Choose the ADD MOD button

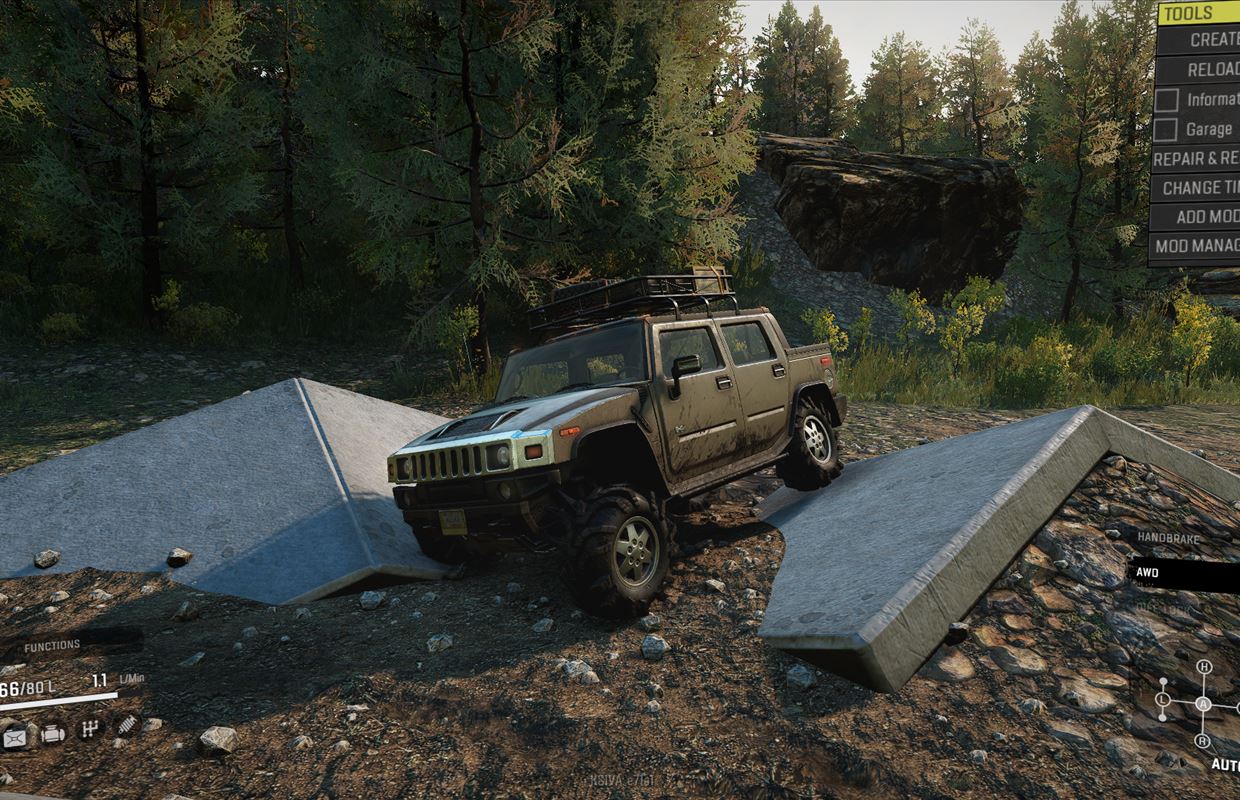(1206, 216)
